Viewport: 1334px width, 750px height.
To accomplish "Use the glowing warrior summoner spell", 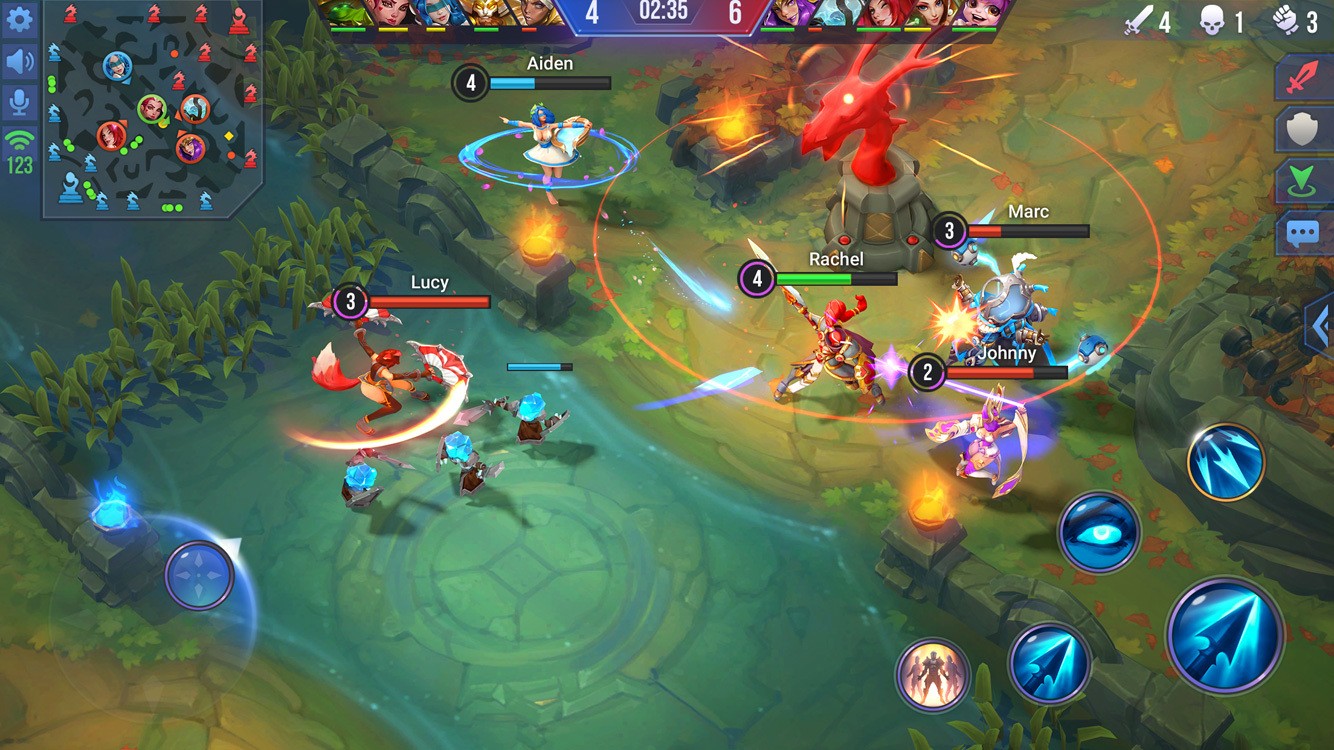I will 932,675.
